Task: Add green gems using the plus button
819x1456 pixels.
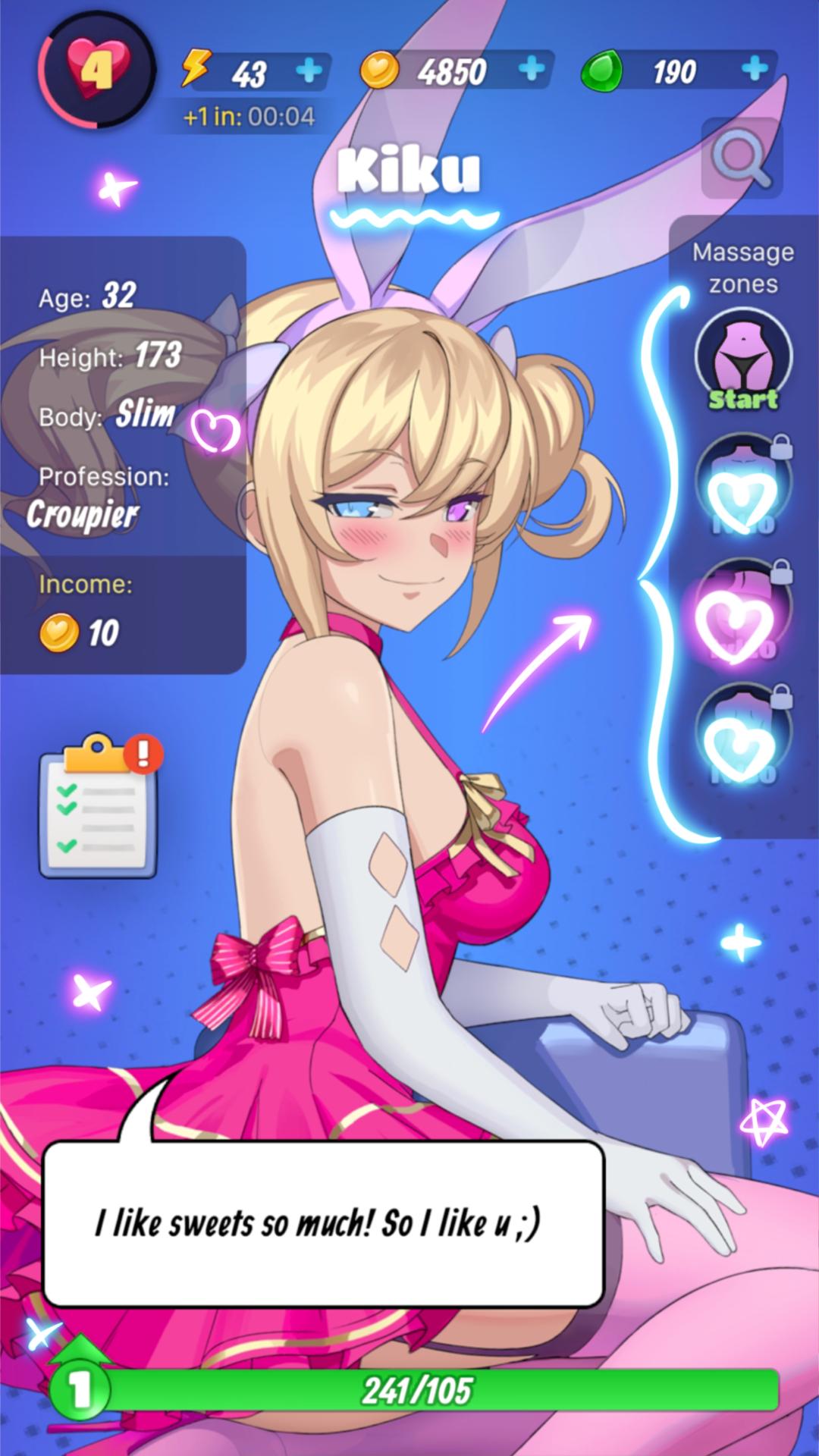Action: pyautogui.click(x=755, y=70)
